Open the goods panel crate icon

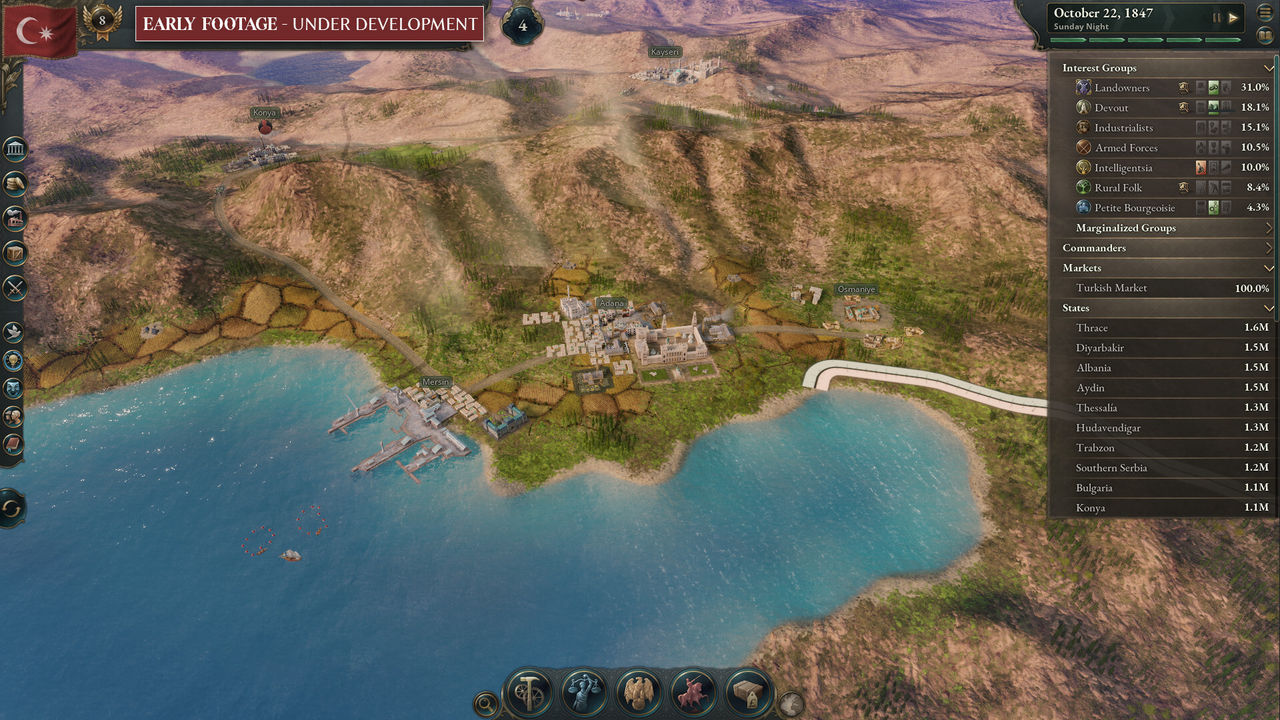click(15, 253)
